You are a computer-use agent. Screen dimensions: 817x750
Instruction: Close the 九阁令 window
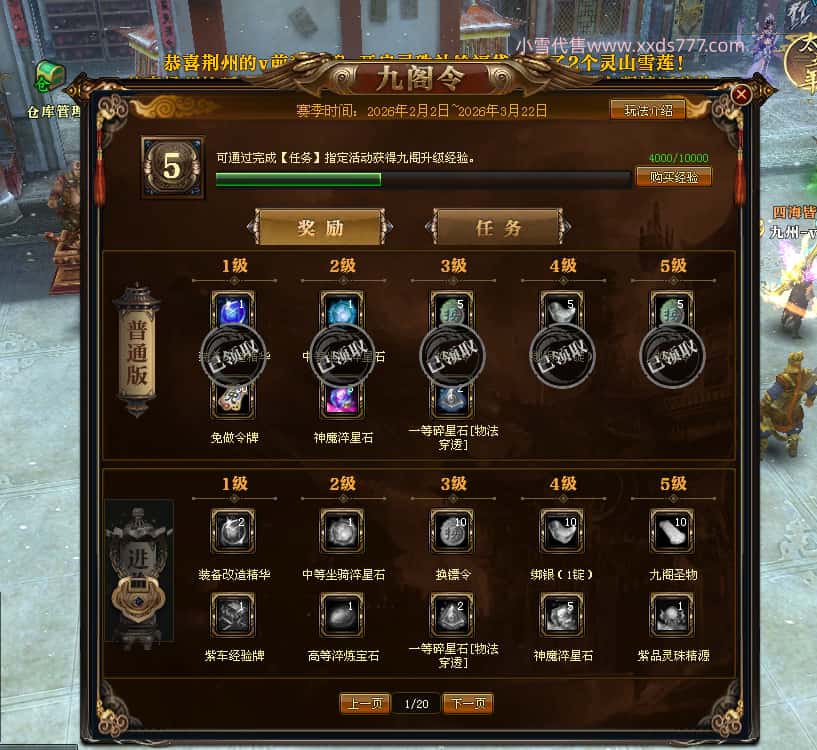[741, 95]
